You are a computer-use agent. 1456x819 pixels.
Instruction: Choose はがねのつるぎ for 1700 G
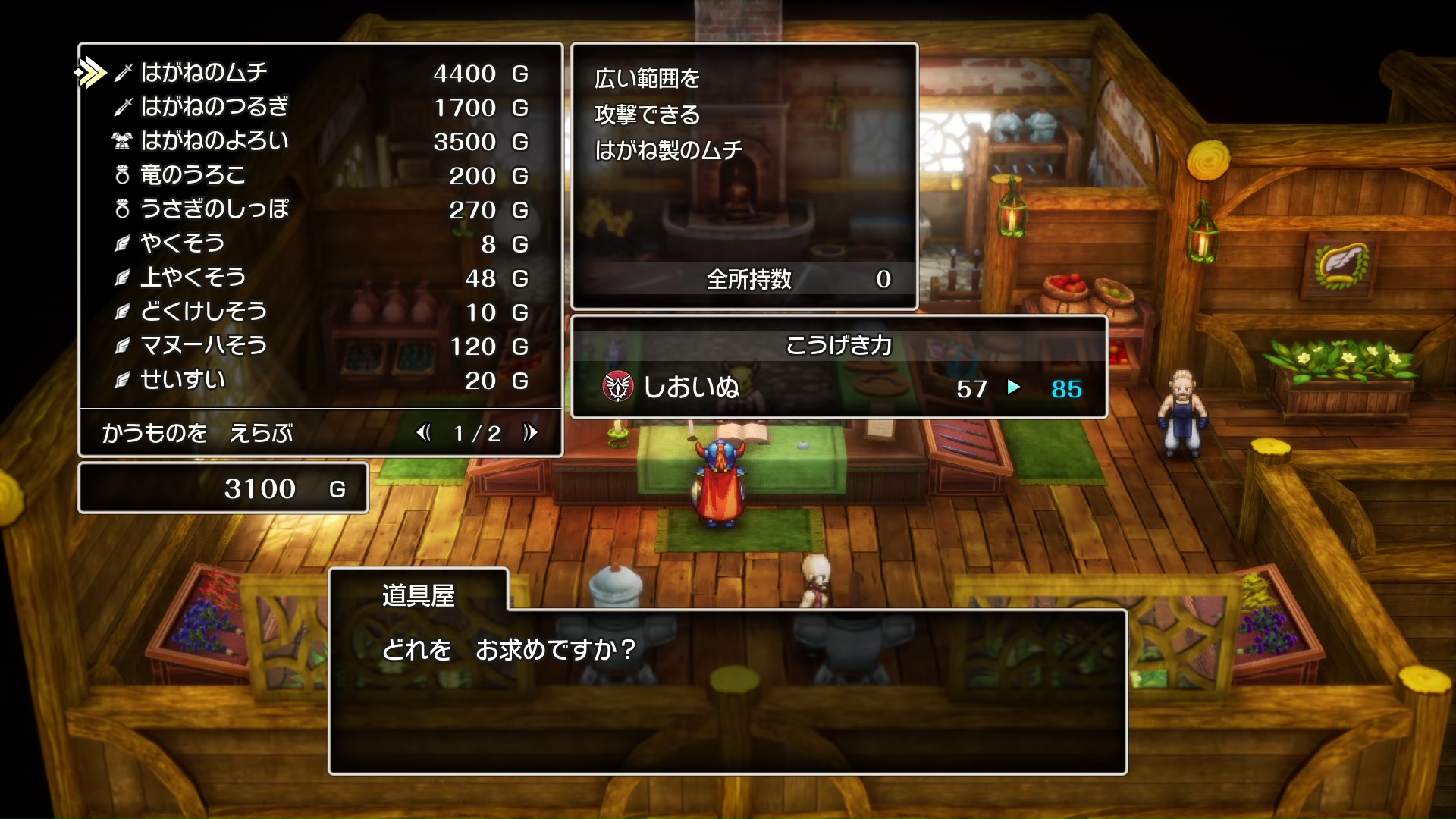[x=215, y=107]
